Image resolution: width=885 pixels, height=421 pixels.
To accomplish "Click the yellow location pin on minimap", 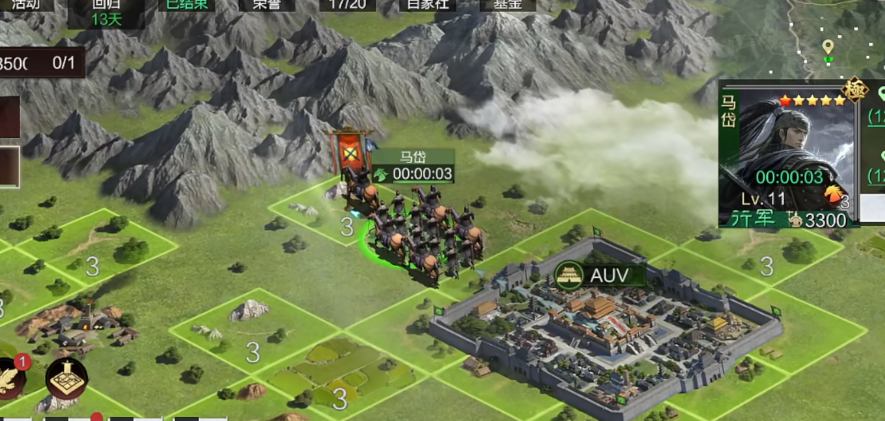I will click(828, 47).
